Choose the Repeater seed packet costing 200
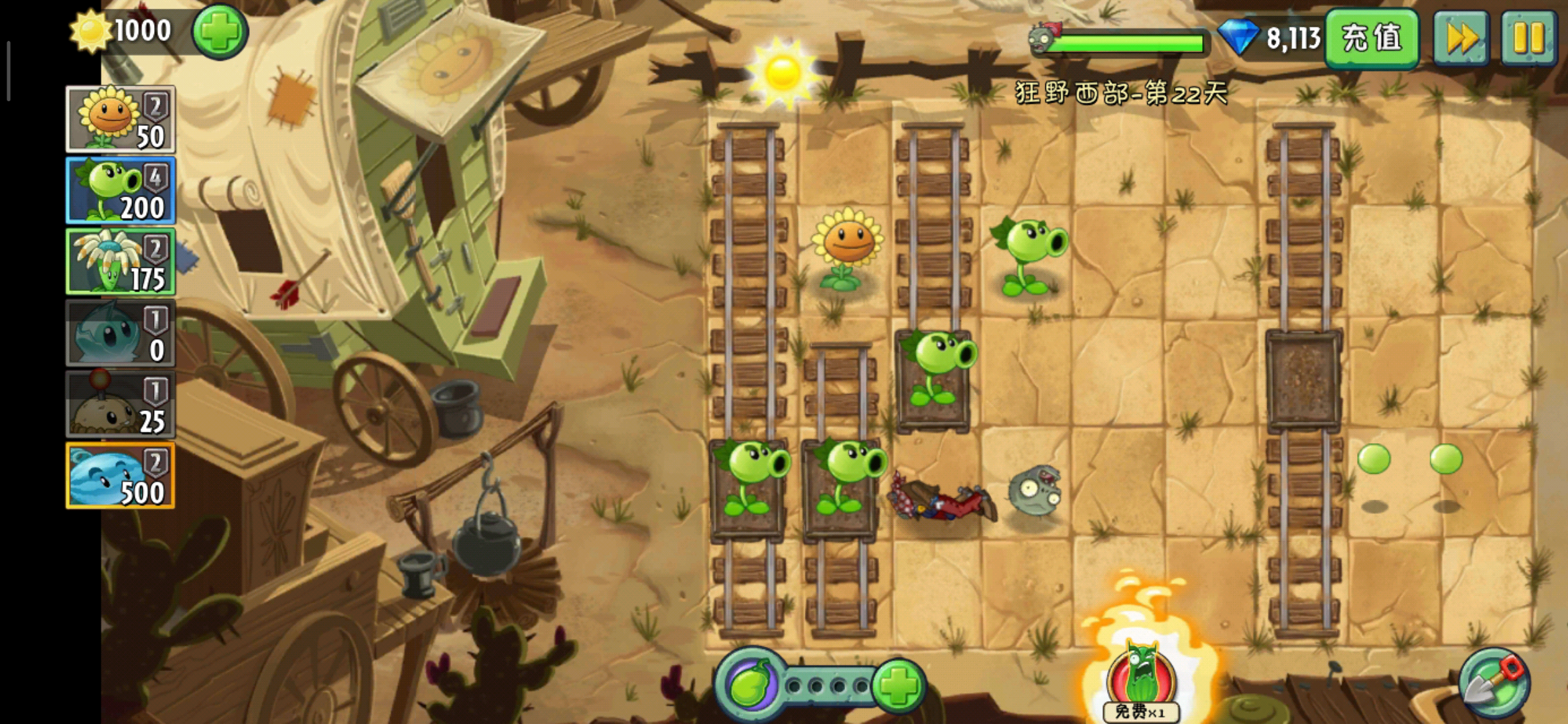 click(x=121, y=190)
